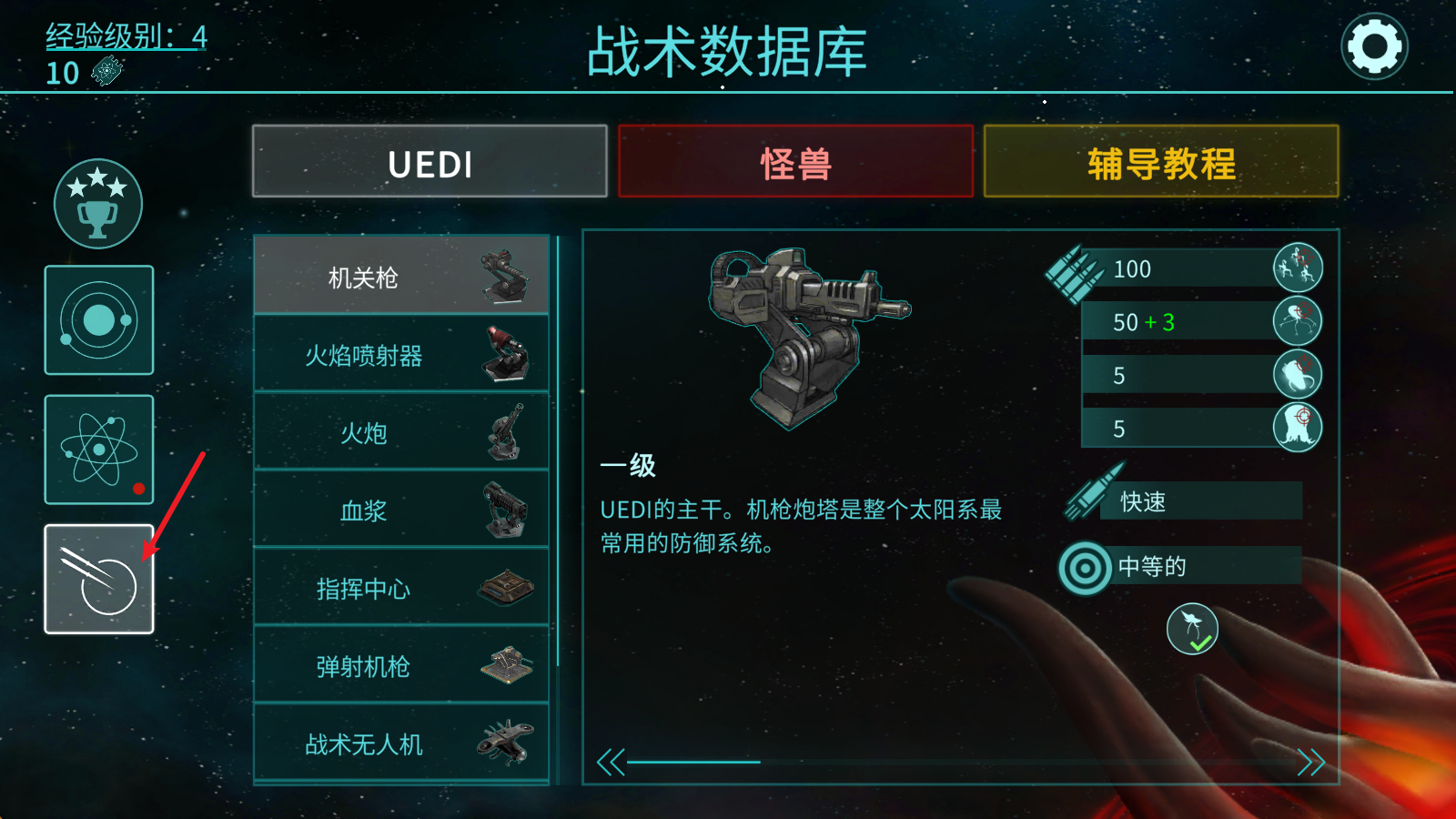Select the highlighted meteor tactical database icon
Screen dimensions: 1456x819
tap(98, 580)
